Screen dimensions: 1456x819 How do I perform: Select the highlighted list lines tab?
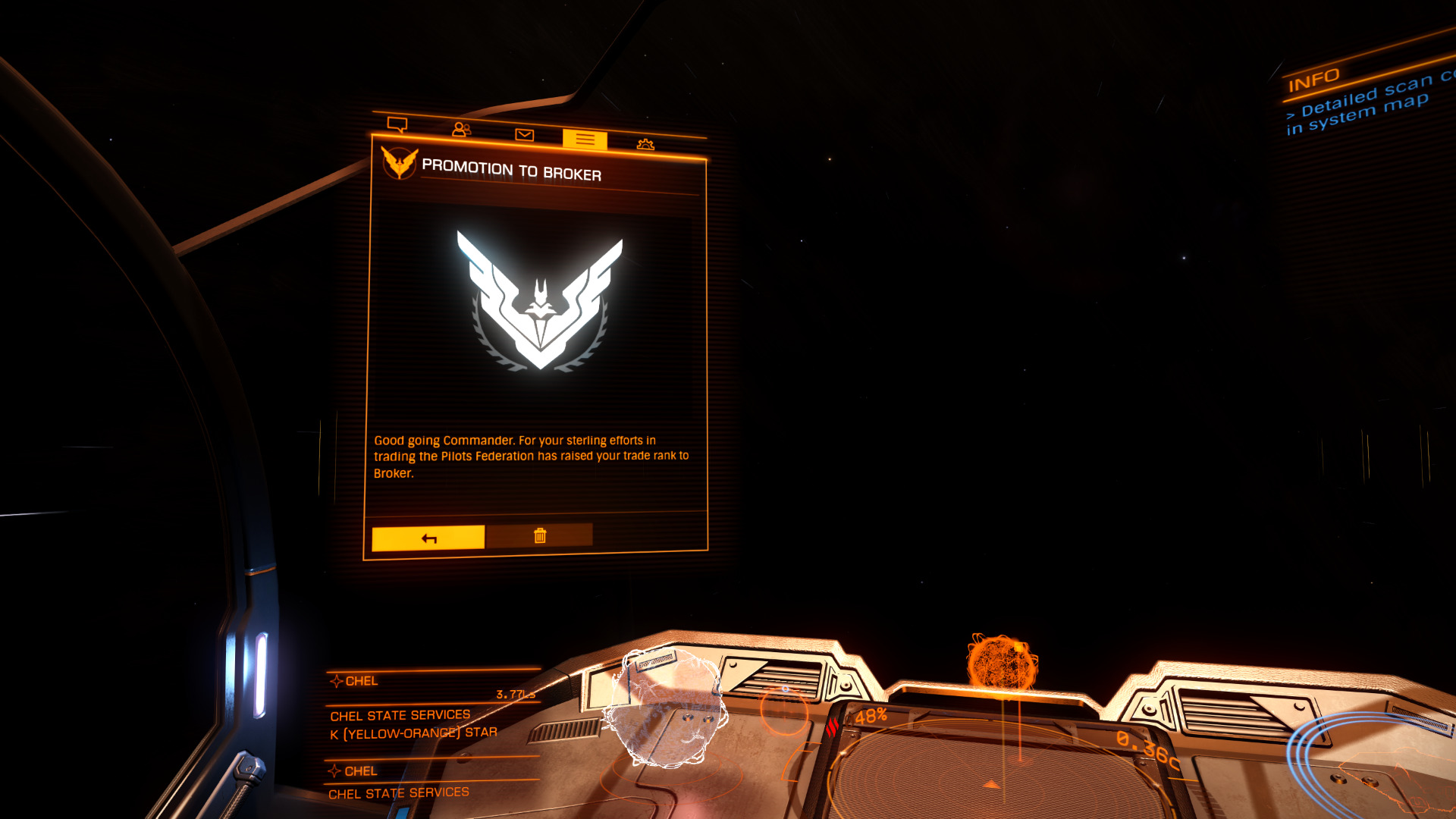click(x=585, y=140)
